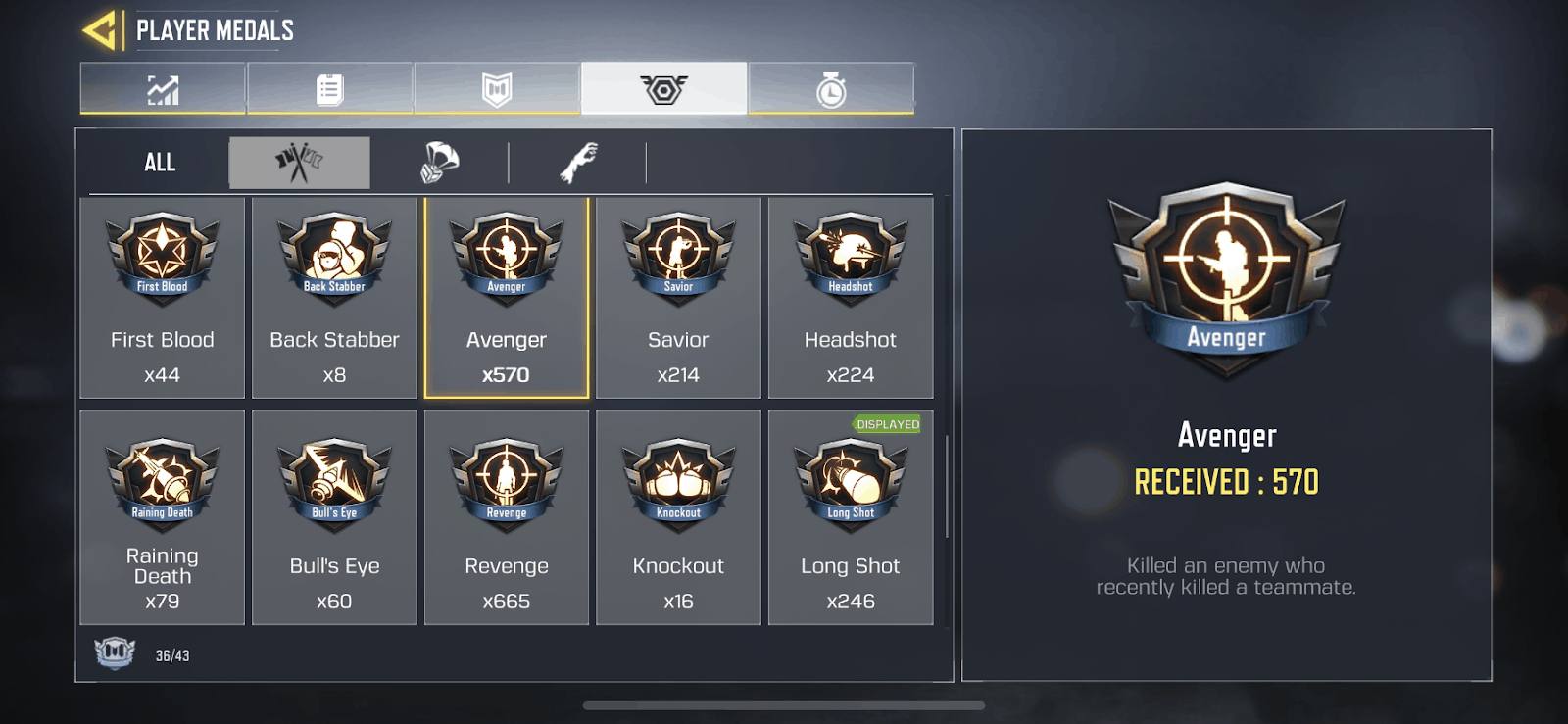
Task: Open the shield emblem tab icon
Action: click(x=497, y=88)
